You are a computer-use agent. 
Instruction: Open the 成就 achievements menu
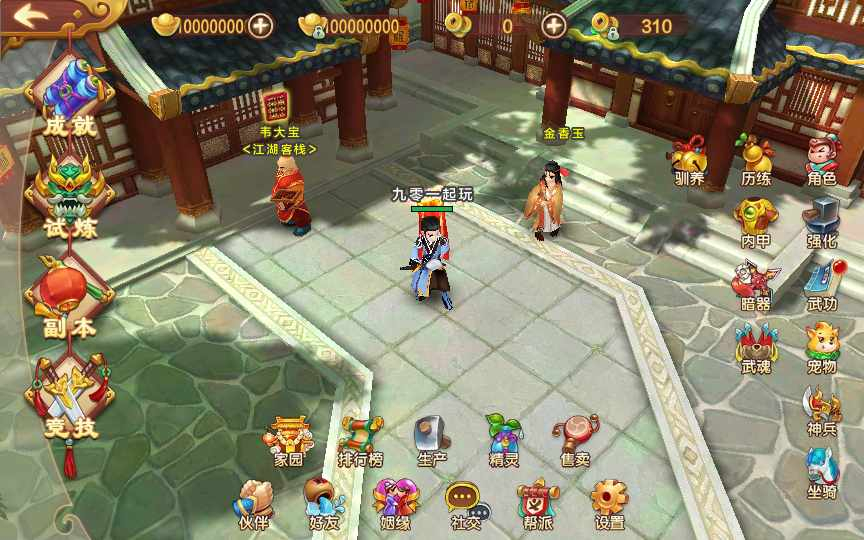[68, 95]
